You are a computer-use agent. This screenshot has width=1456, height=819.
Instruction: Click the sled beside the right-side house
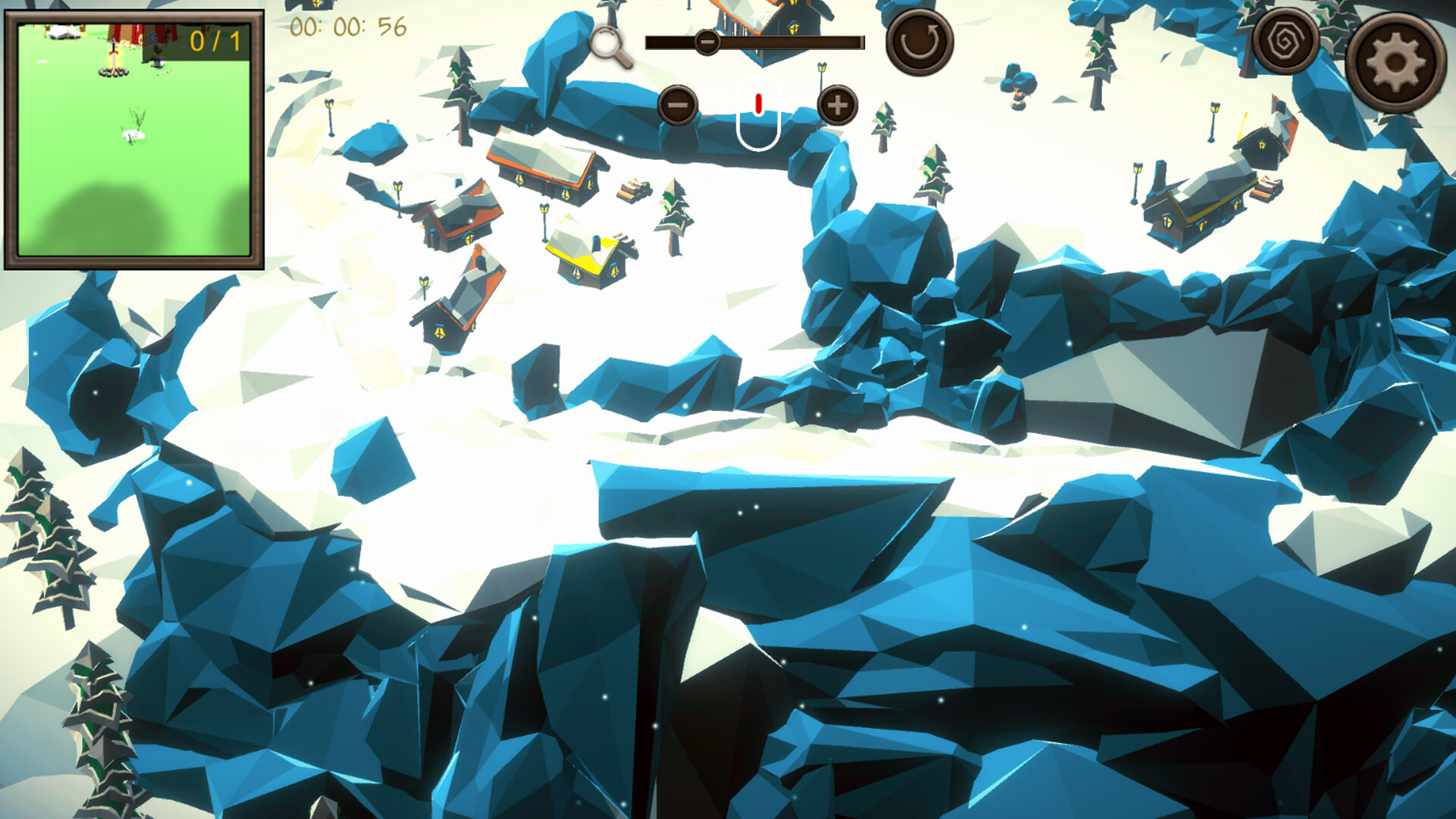point(1266,188)
